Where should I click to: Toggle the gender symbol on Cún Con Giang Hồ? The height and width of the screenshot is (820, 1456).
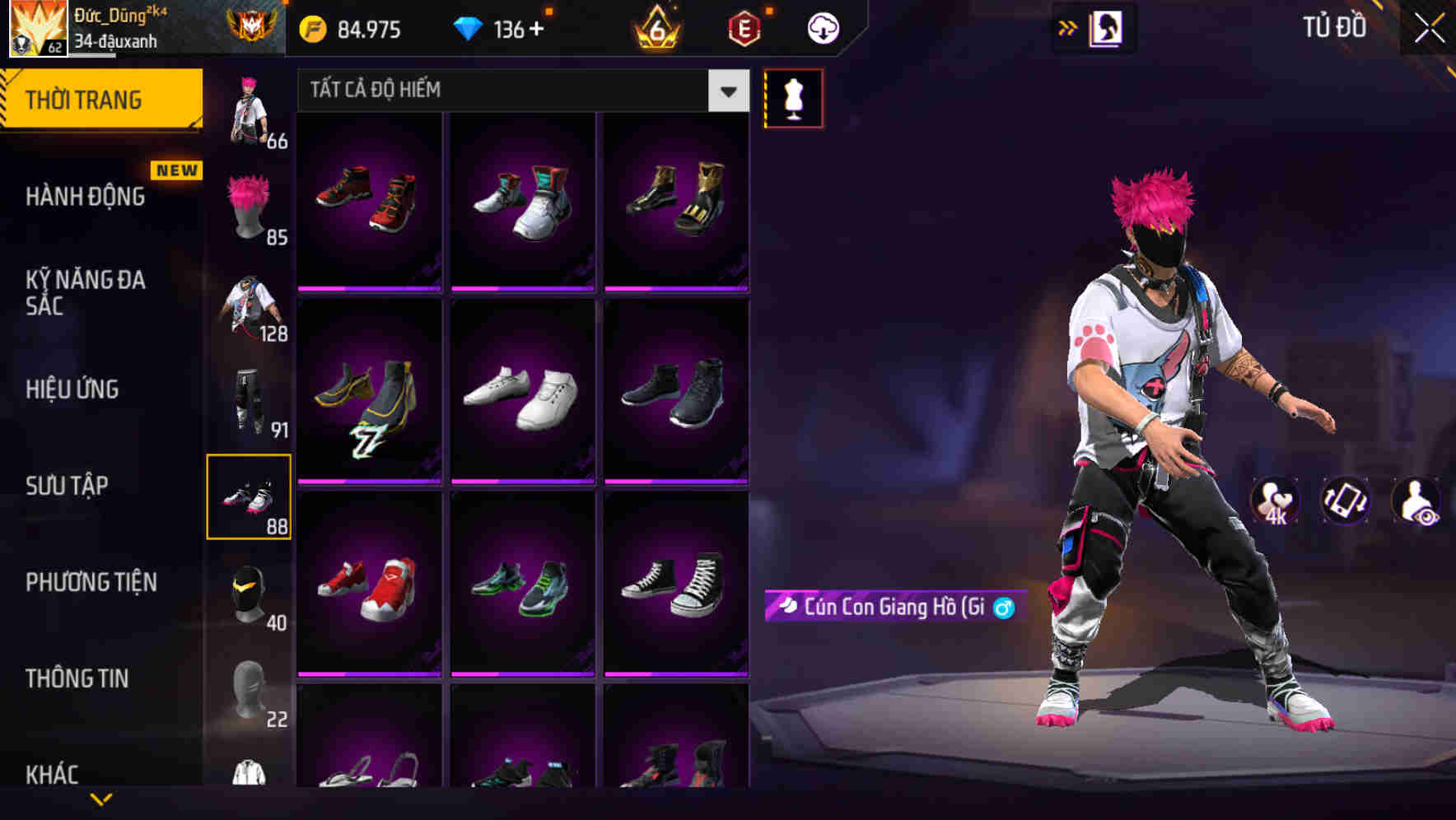click(1003, 607)
